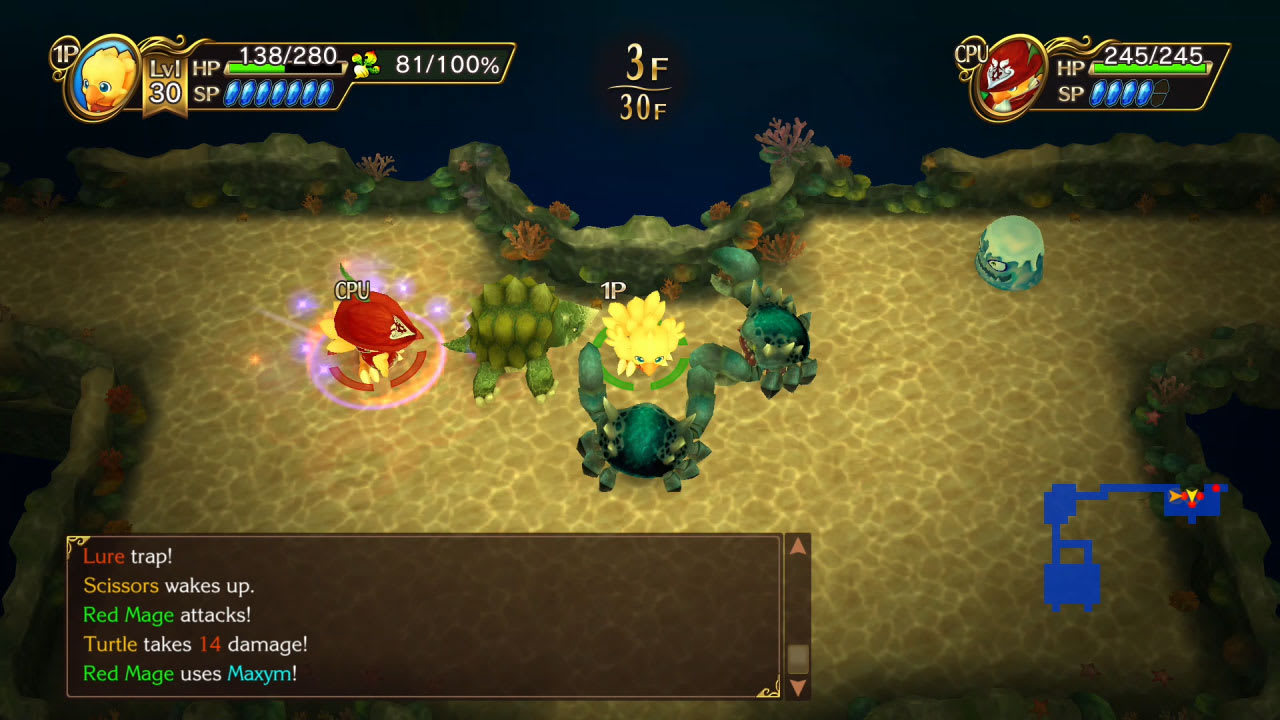Click the up arrow on the message log scrollbar
The height and width of the screenshot is (720, 1280).
797,546
